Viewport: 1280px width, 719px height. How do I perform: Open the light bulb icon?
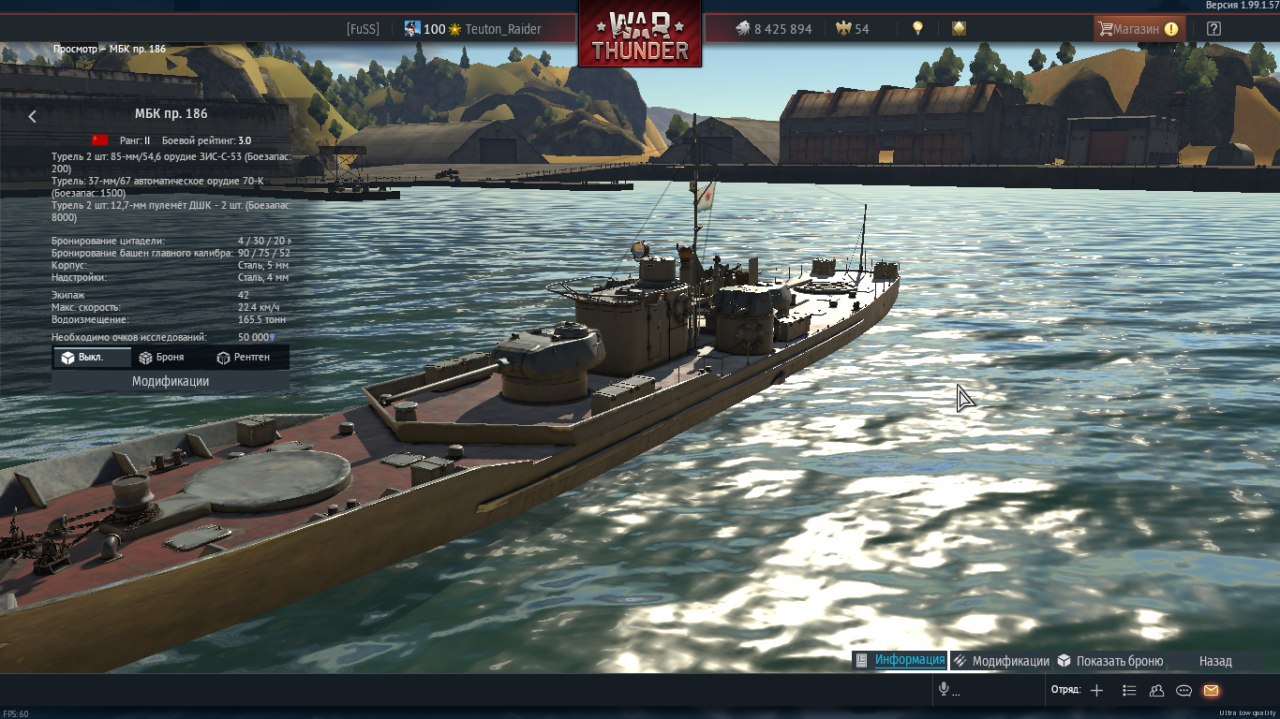click(x=917, y=29)
